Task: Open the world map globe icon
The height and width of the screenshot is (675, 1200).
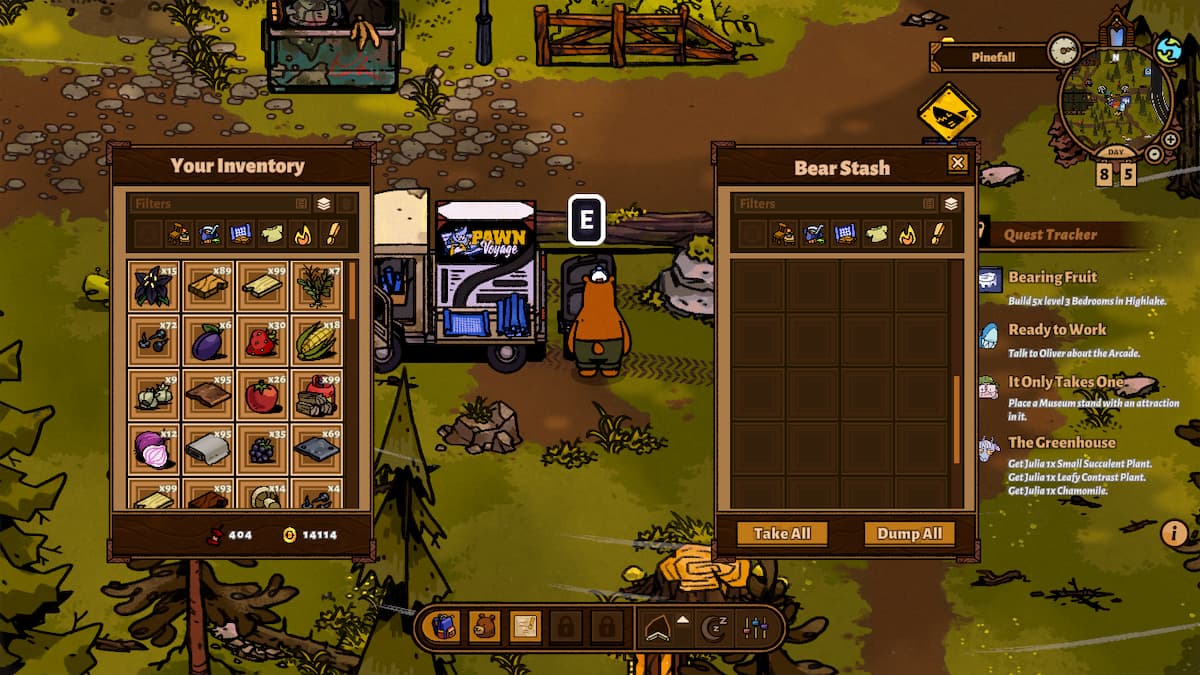Action: pyautogui.click(x=1168, y=49)
